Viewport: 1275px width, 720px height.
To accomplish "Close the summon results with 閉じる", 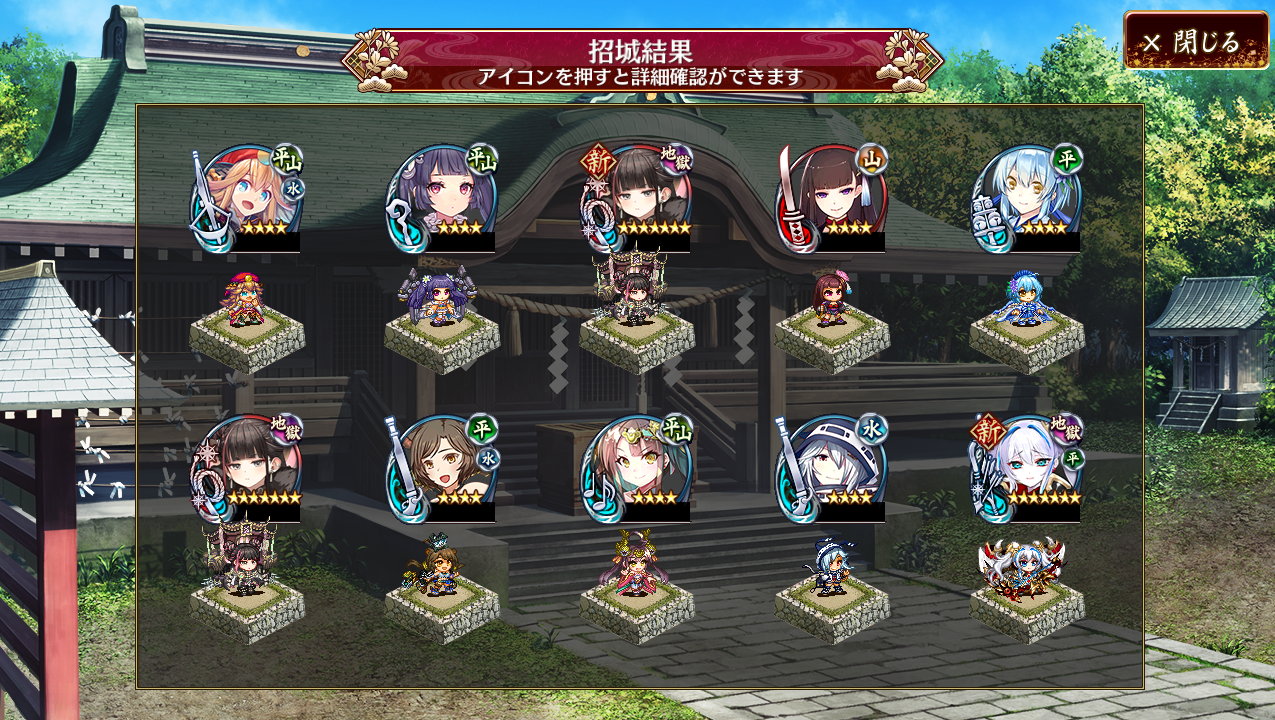I will [1195, 41].
